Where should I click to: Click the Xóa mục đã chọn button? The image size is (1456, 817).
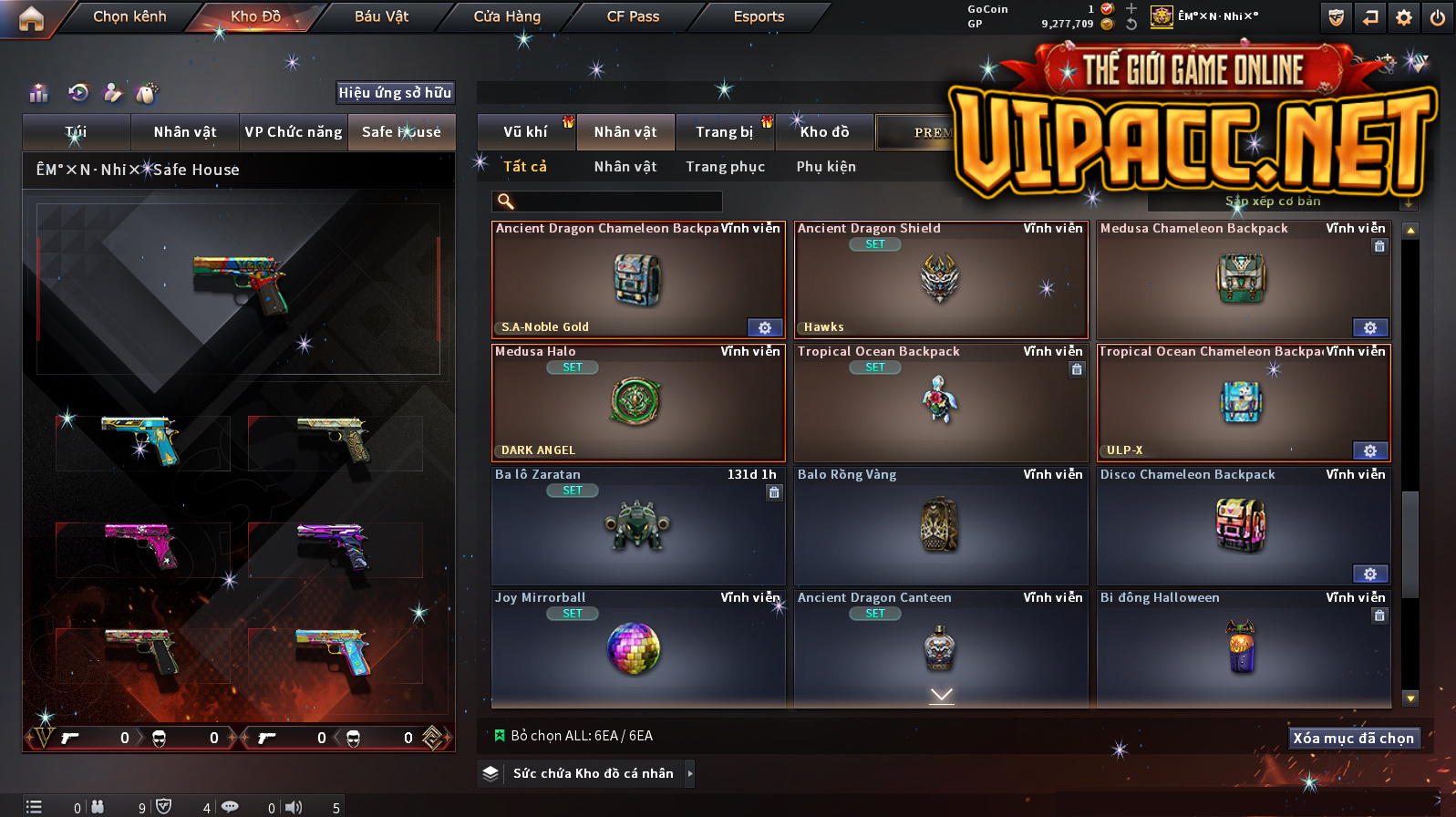click(x=1353, y=739)
